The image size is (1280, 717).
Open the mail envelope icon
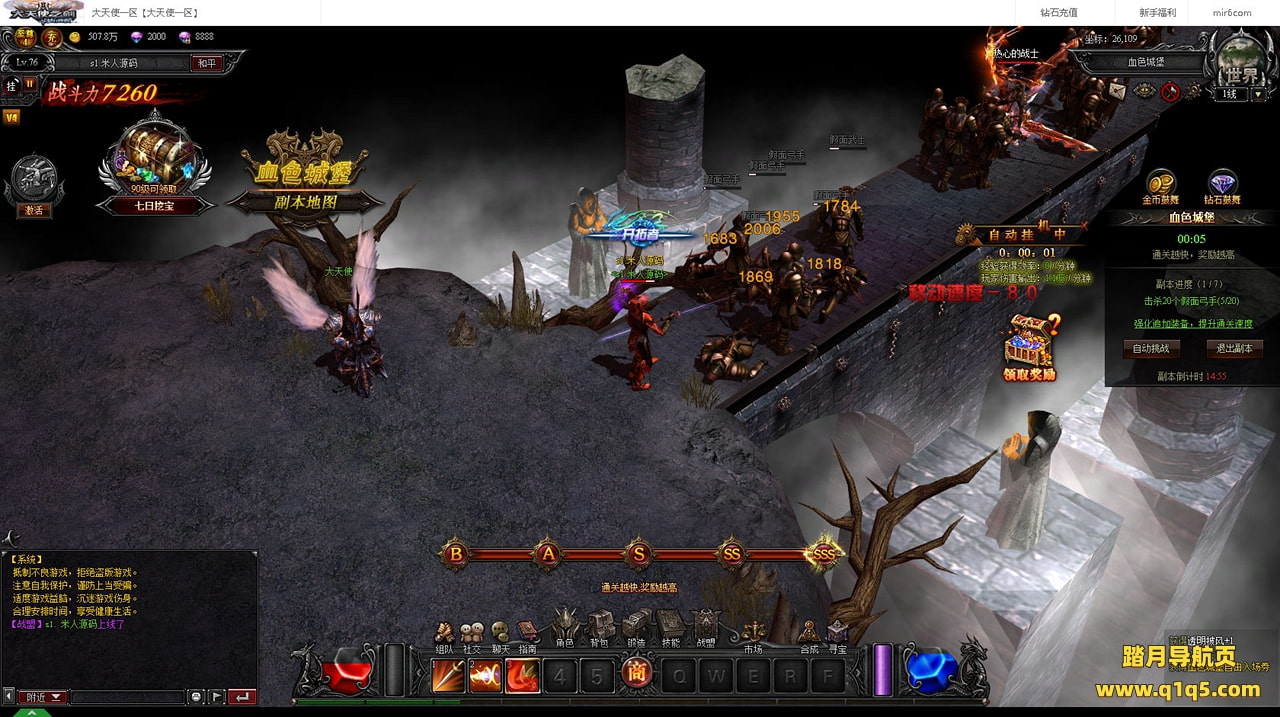point(1118,90)
